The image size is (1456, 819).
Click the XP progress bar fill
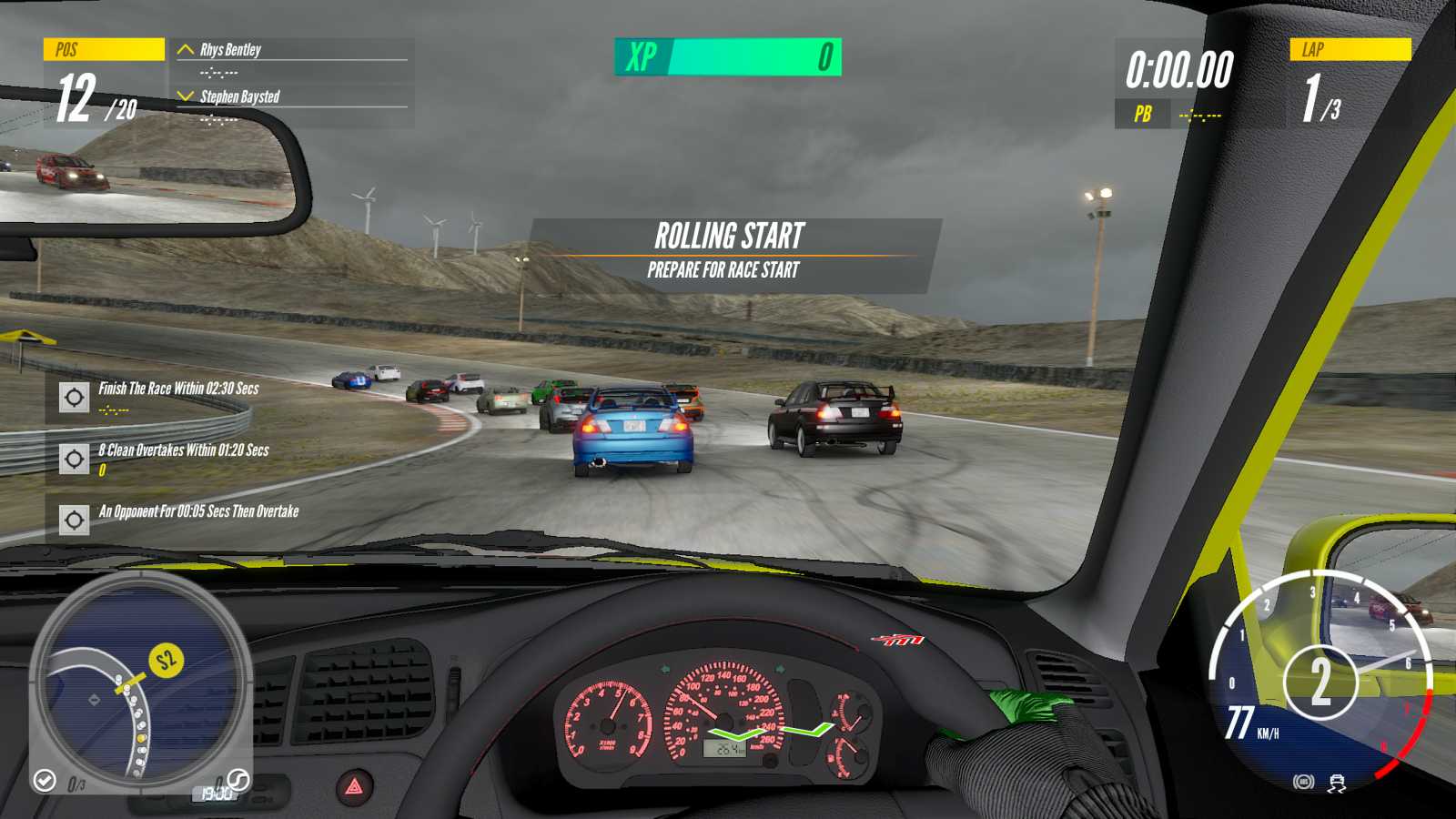point(755,56)
